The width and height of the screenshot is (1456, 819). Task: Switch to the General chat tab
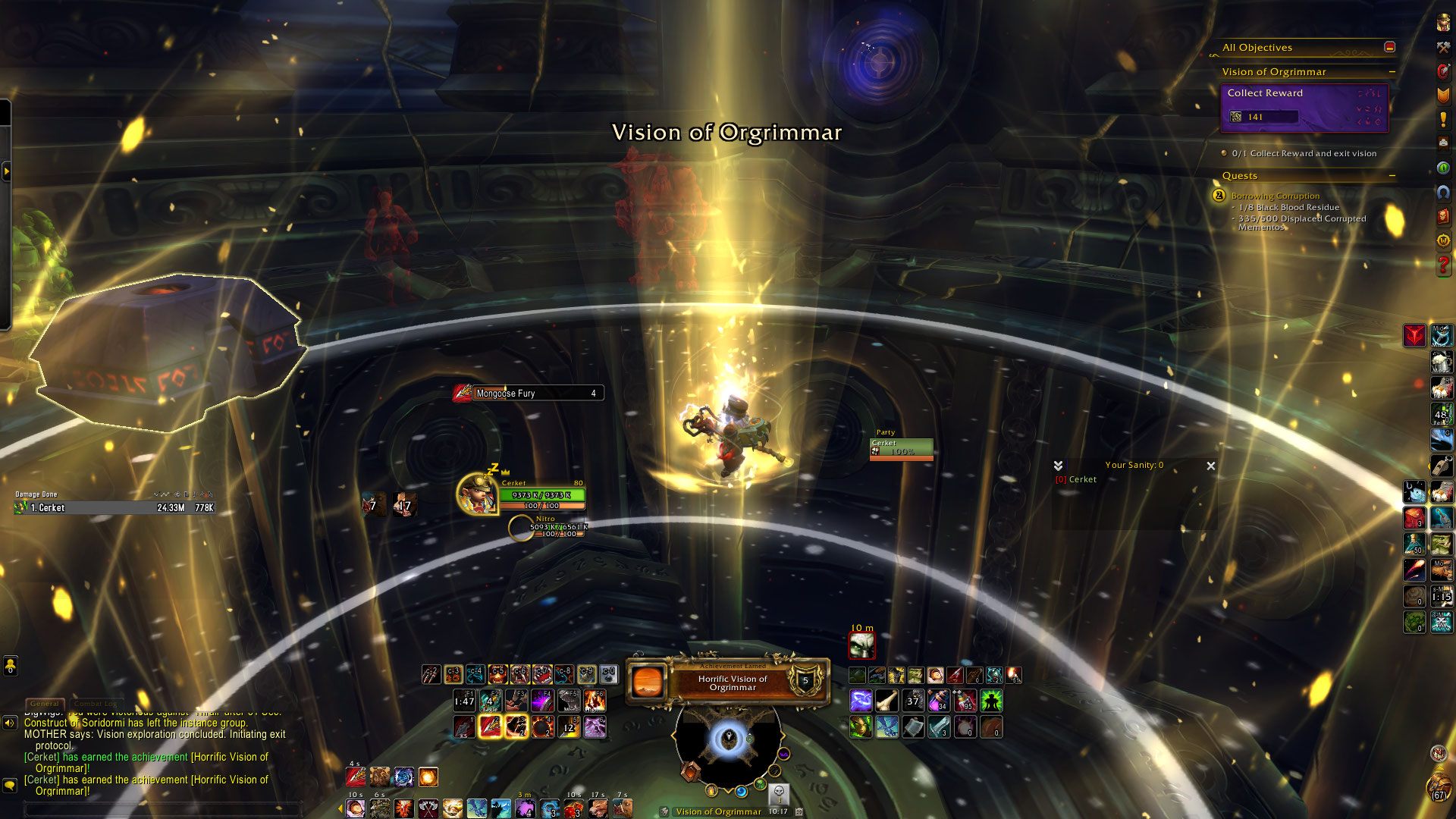(x=45, y=704)
